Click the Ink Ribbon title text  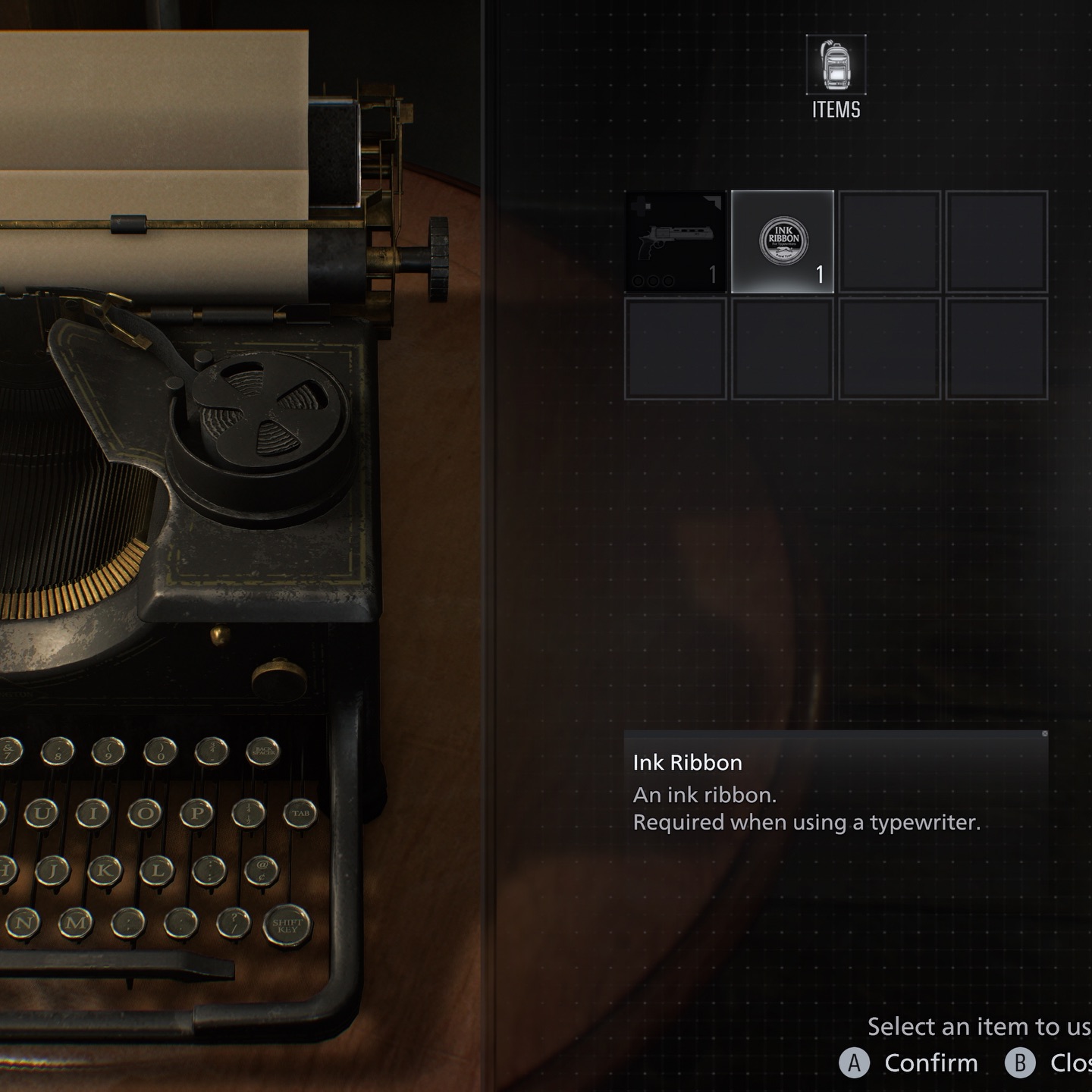[x=686, y=764]
